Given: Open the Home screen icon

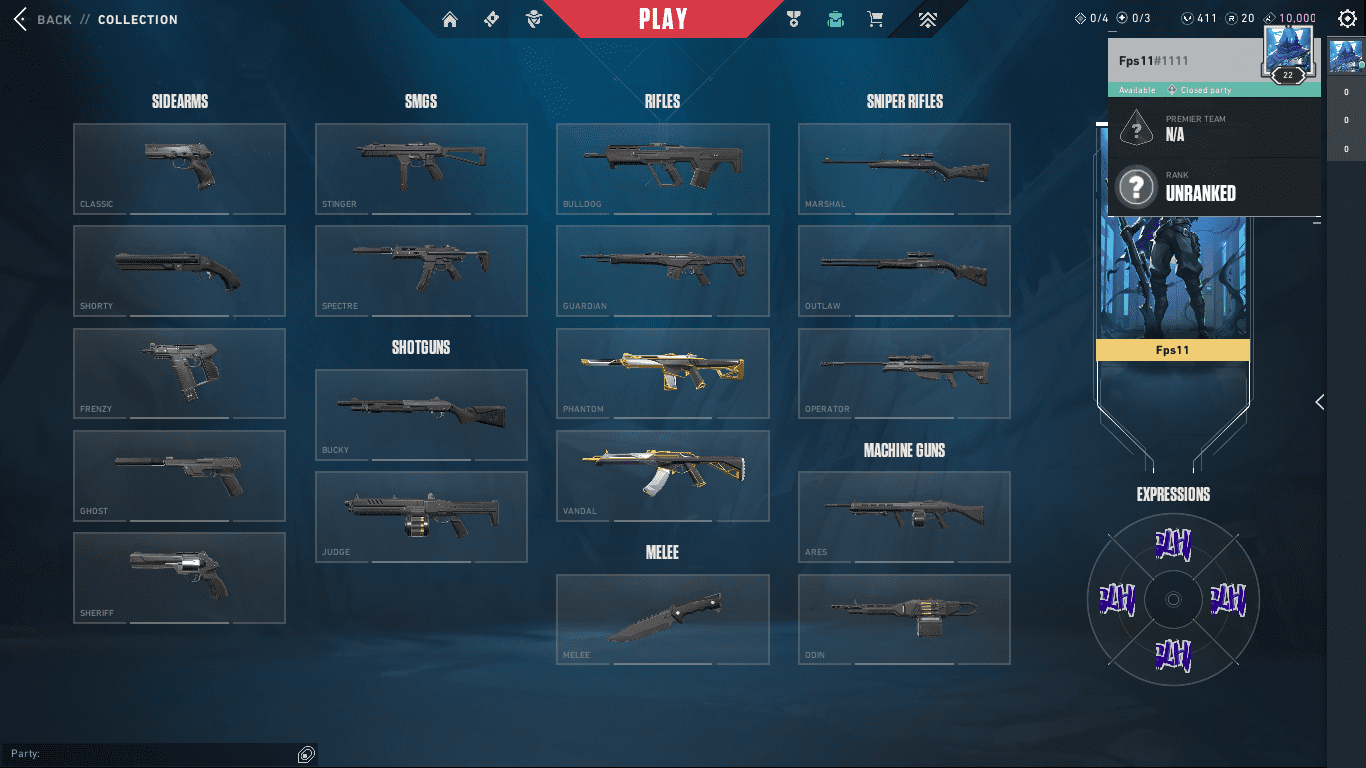Looking at the screenshot, I should pyautogui.click(x=449, y=19).
